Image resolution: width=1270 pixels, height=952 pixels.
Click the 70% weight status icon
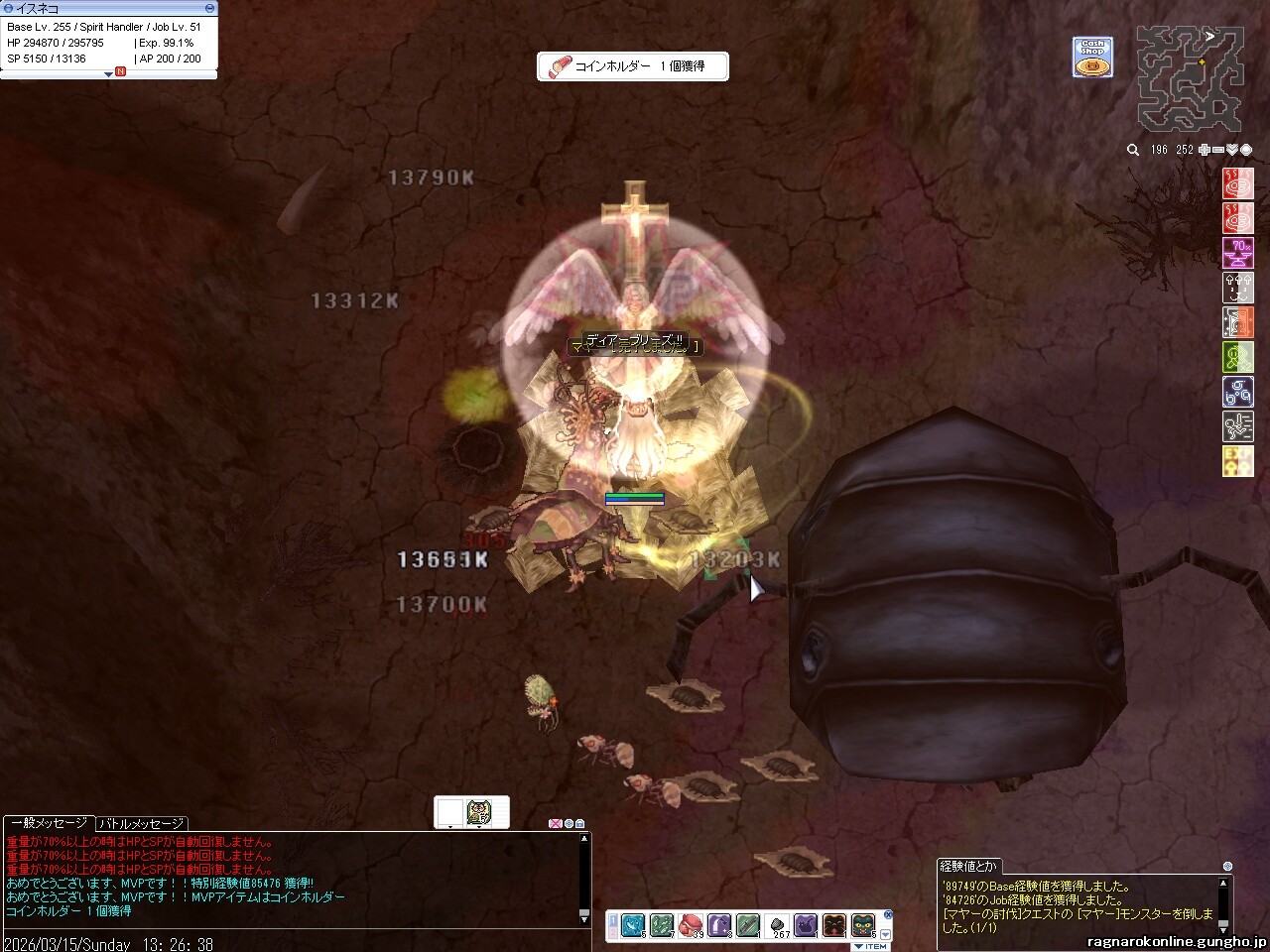(x=1238, y=252)
